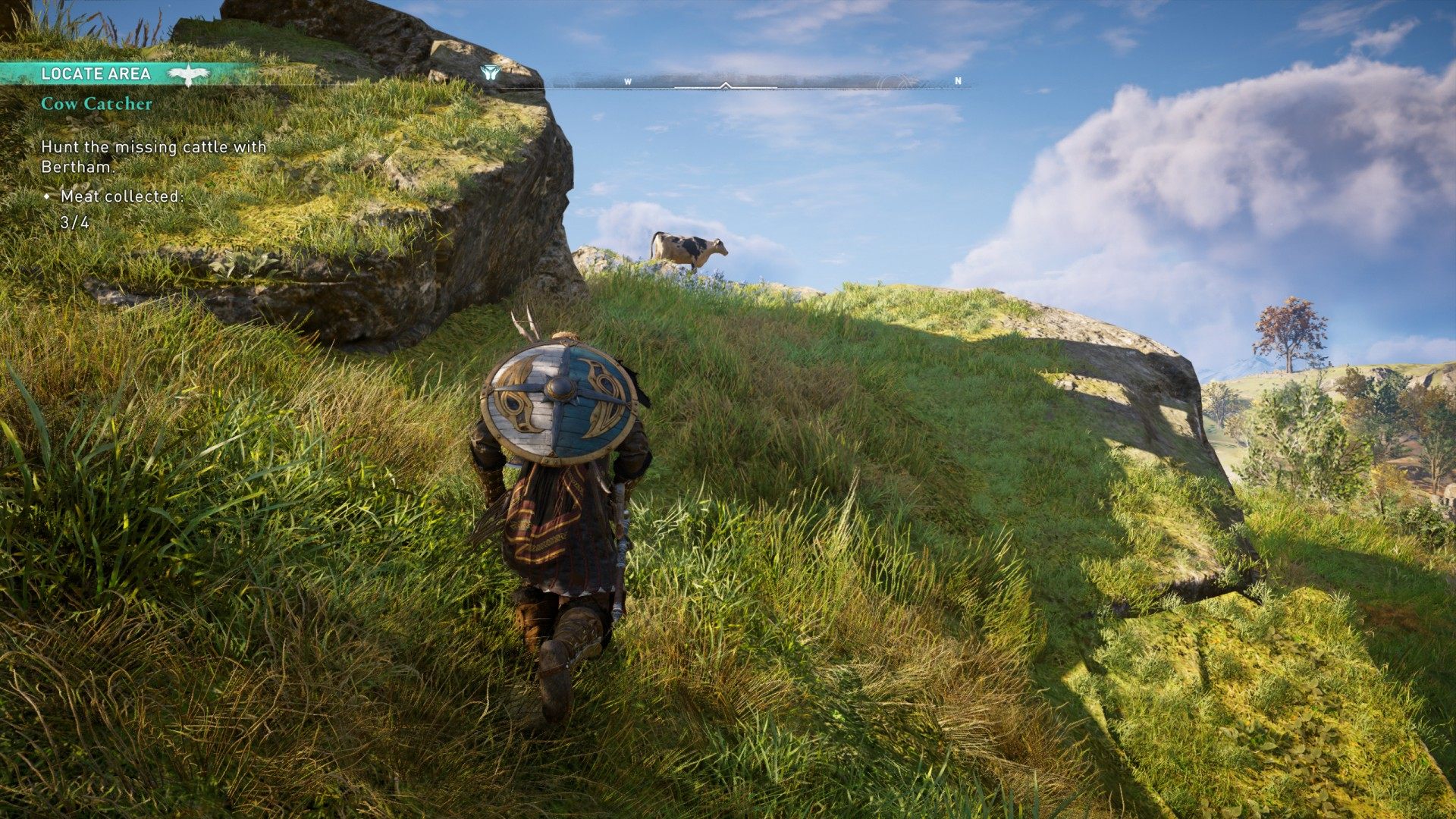Click the Locate Area objective banner
The width and height of the screenshot is (1456, 819).
[x=95, y=74]
